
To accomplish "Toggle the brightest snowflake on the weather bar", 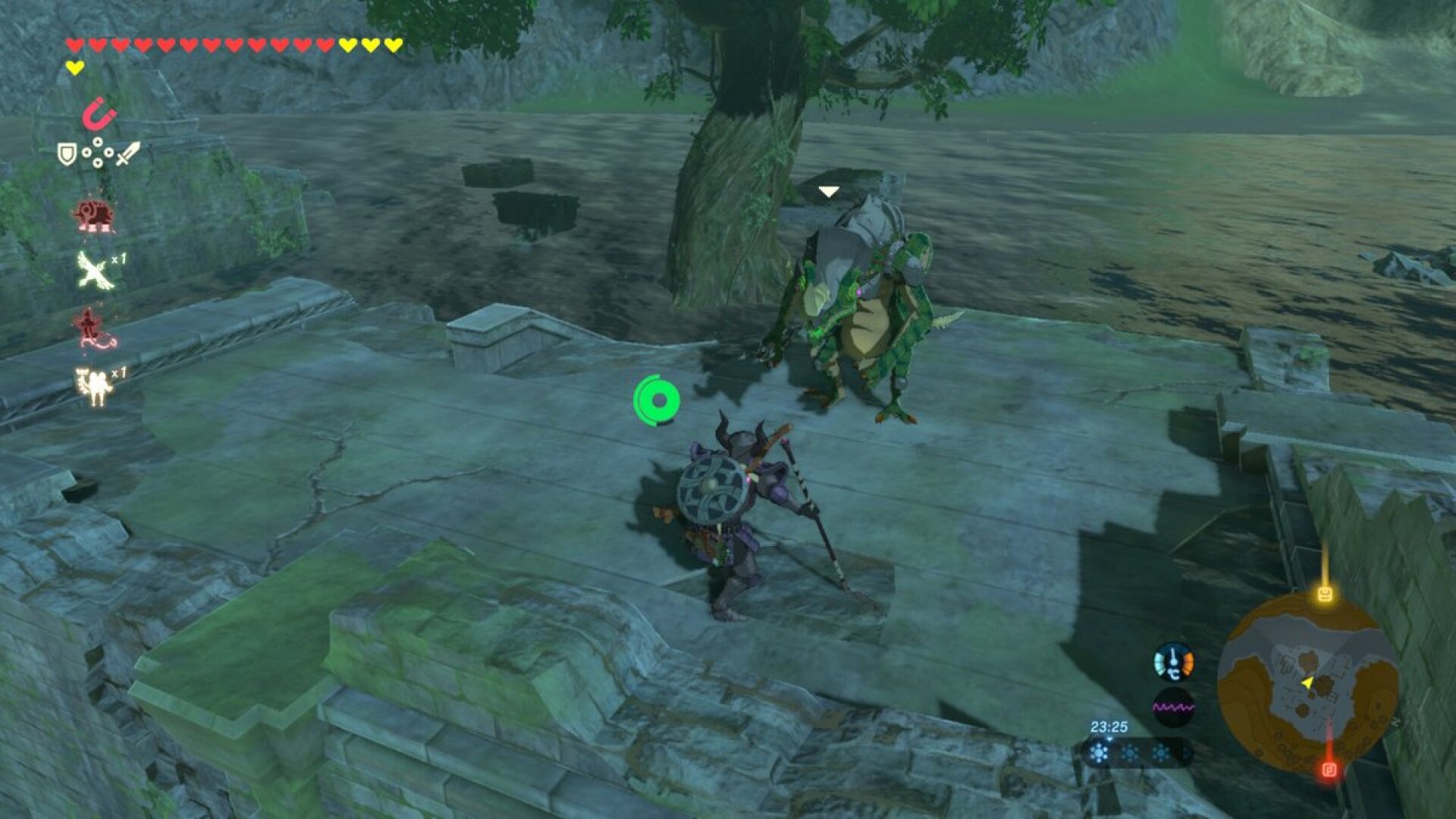I will pos(1099,752).
